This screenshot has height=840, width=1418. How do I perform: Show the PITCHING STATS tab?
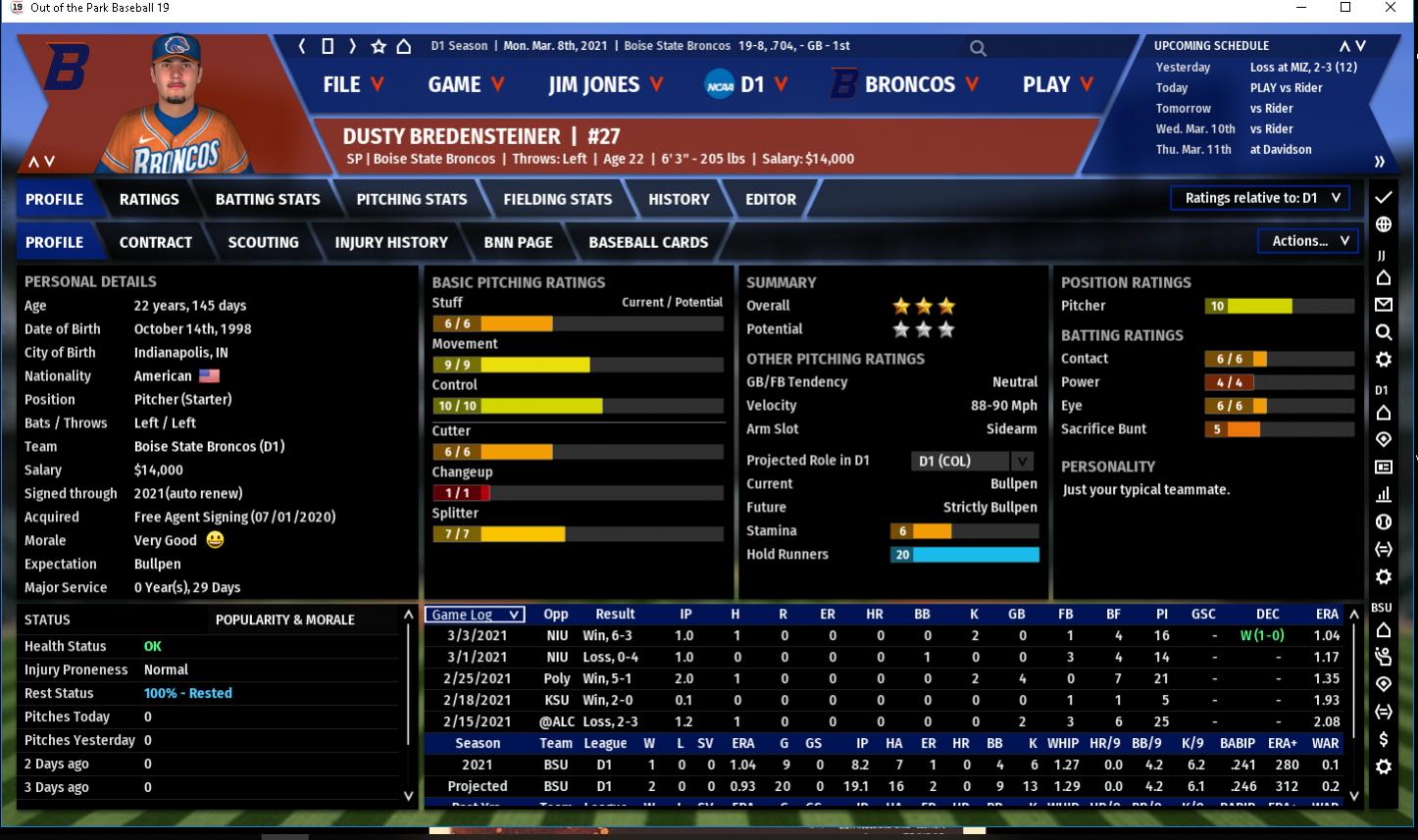pos(412,199)
